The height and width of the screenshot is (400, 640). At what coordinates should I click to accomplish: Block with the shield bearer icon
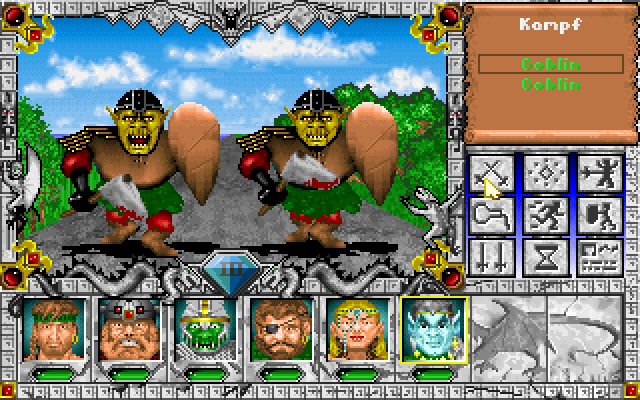(x=597, y=215)
